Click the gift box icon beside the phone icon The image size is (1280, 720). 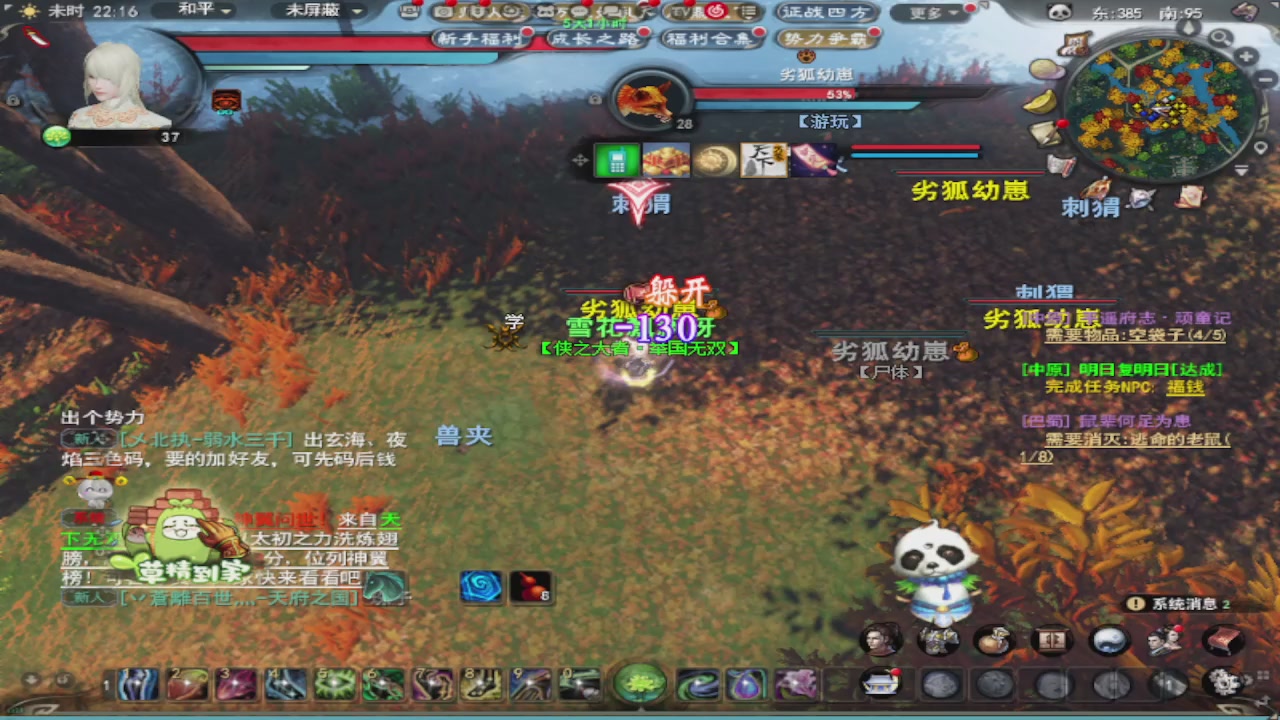pos(664,160)
